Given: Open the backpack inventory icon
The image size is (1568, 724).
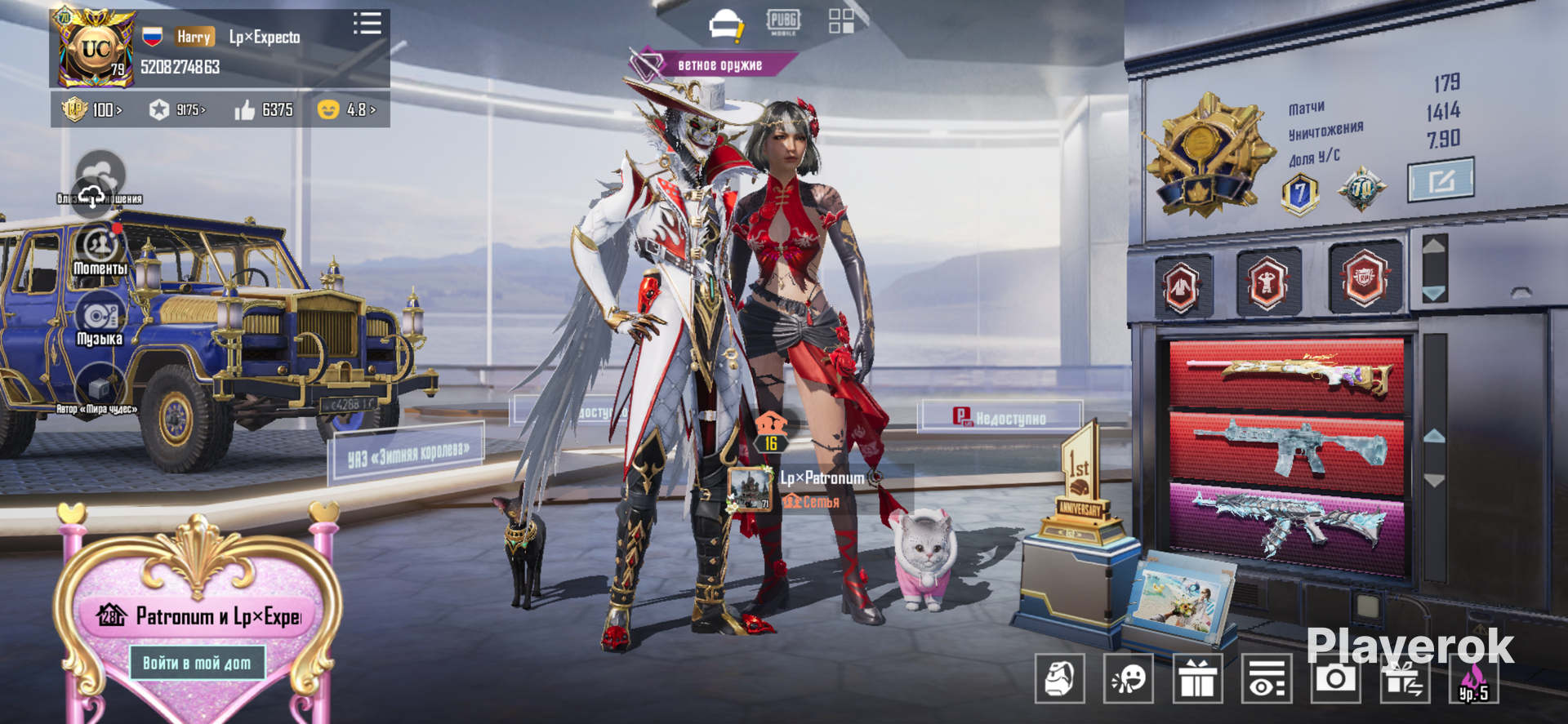Looking at the screenshot, I should coord(1059,678).
